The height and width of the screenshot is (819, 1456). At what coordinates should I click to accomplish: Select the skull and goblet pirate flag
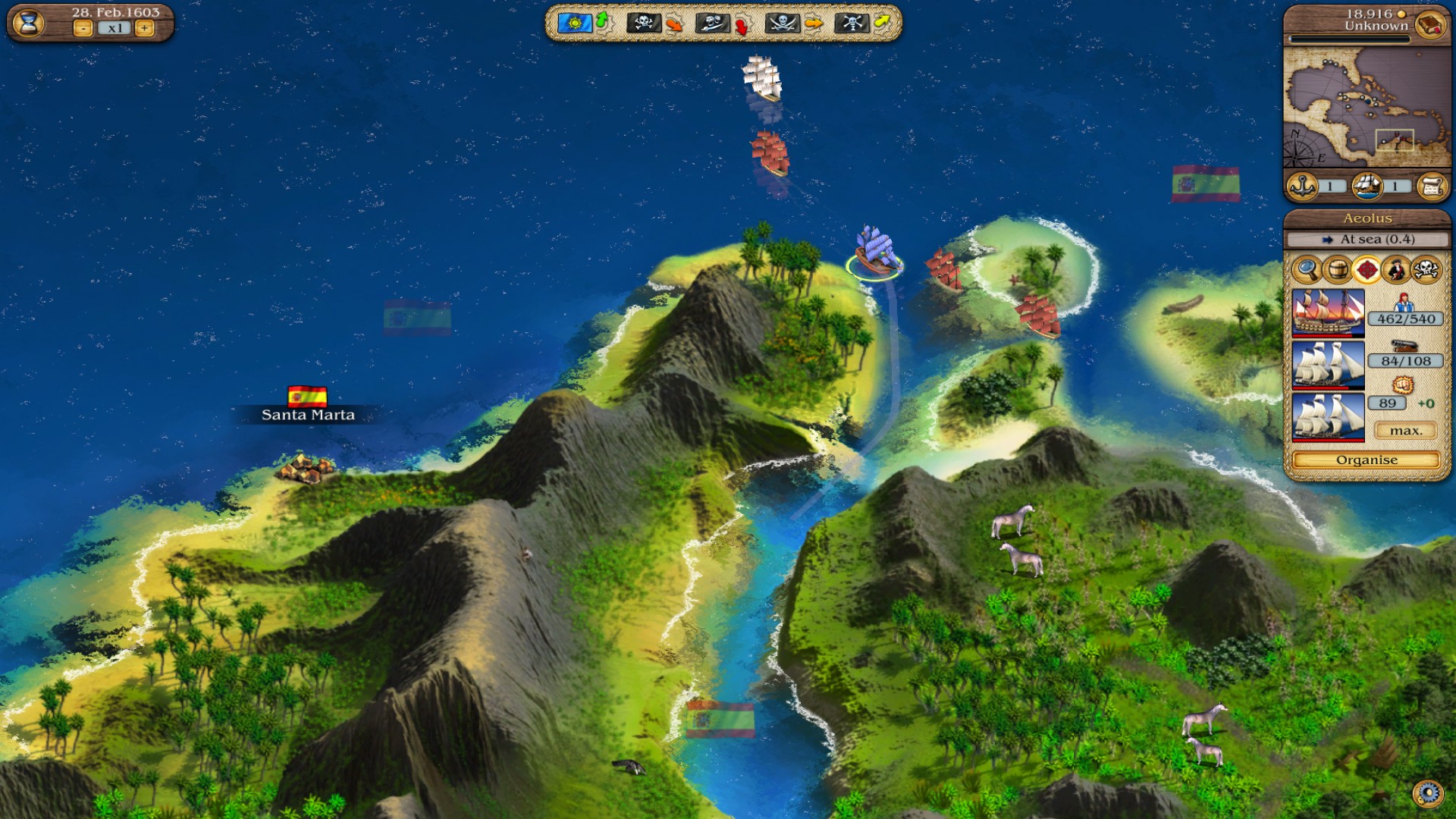[850, 23]
